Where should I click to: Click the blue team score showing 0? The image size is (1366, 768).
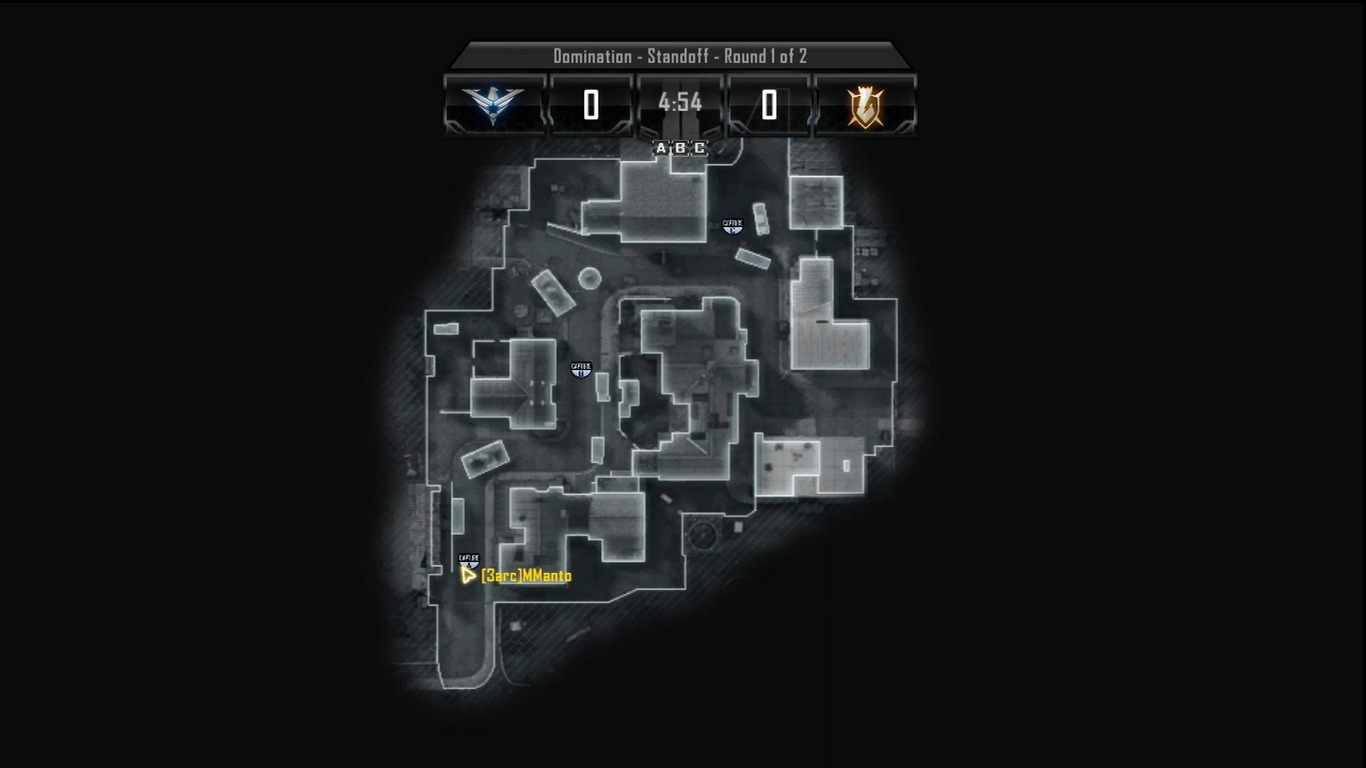click(589, 102)
